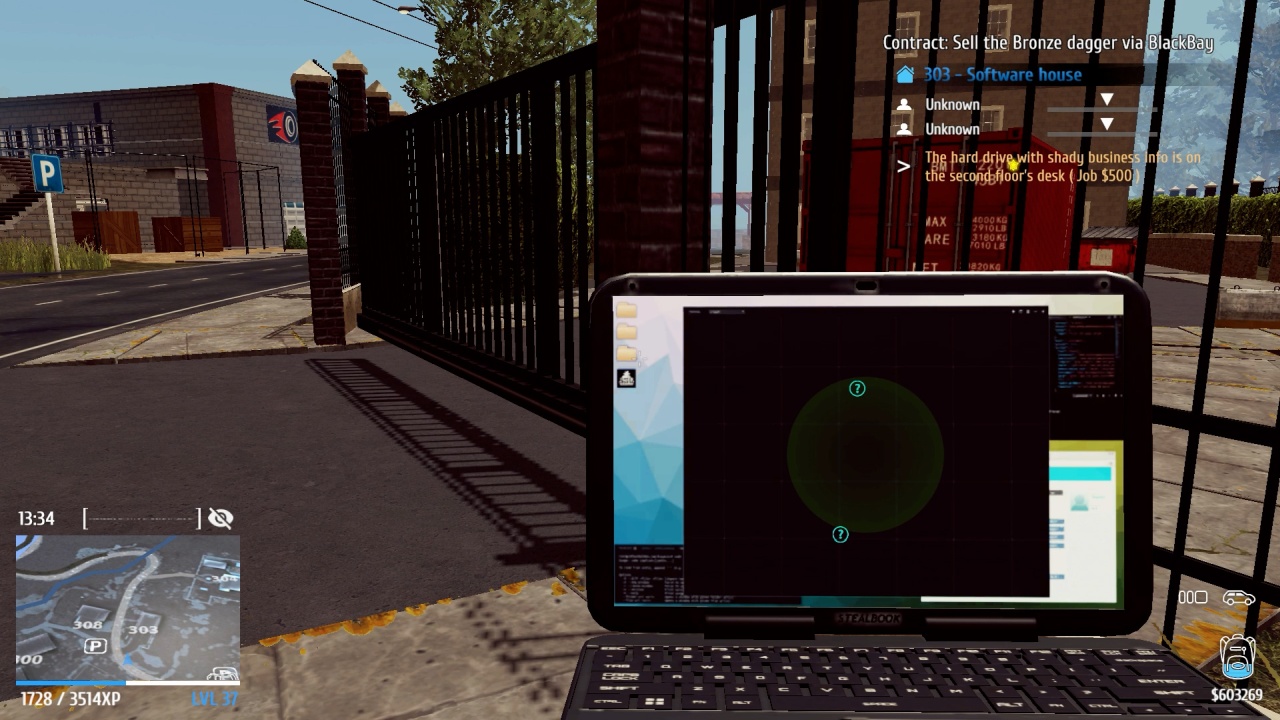
Task: Click the blue house icon beside 303 - Software house
Action: pos(907,74)
